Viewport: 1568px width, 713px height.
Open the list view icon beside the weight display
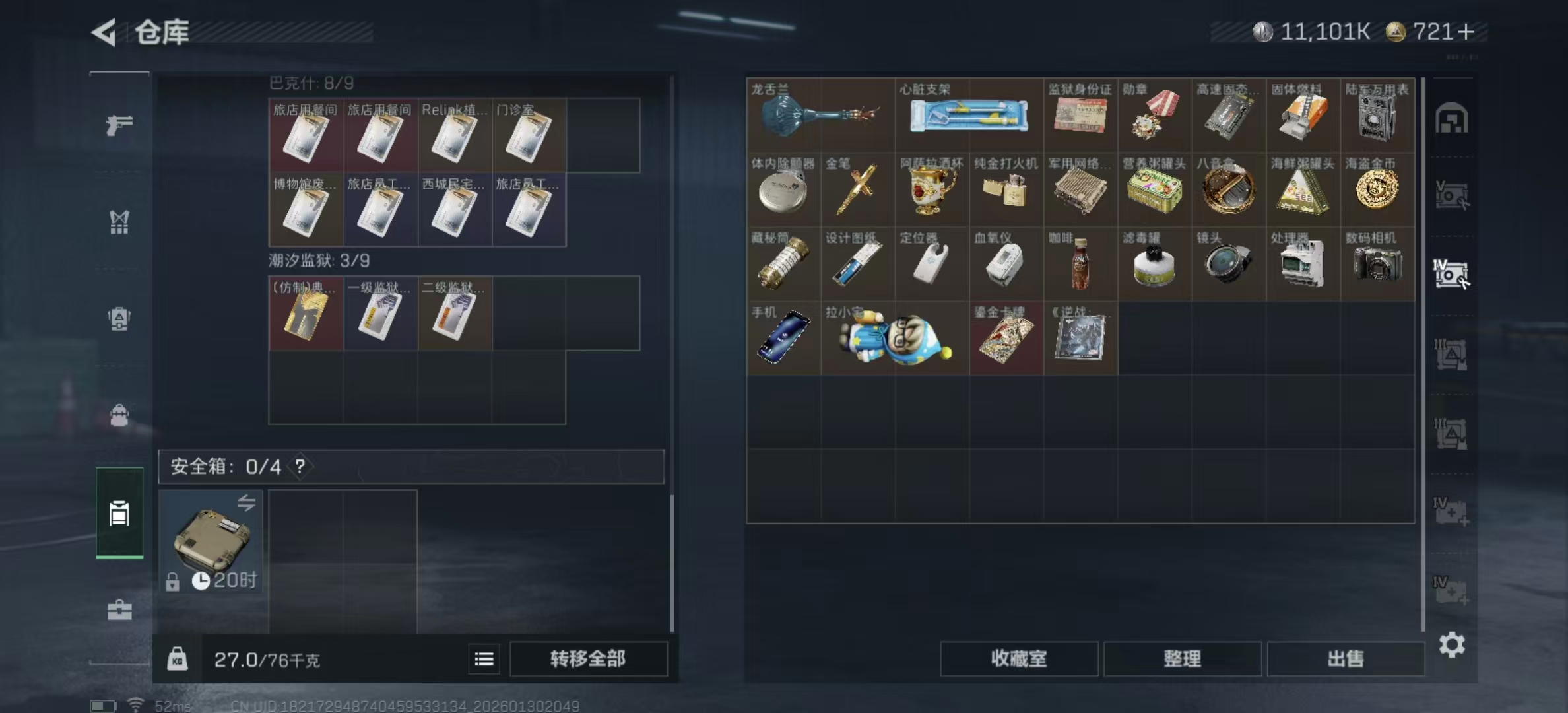coord(484,660)
